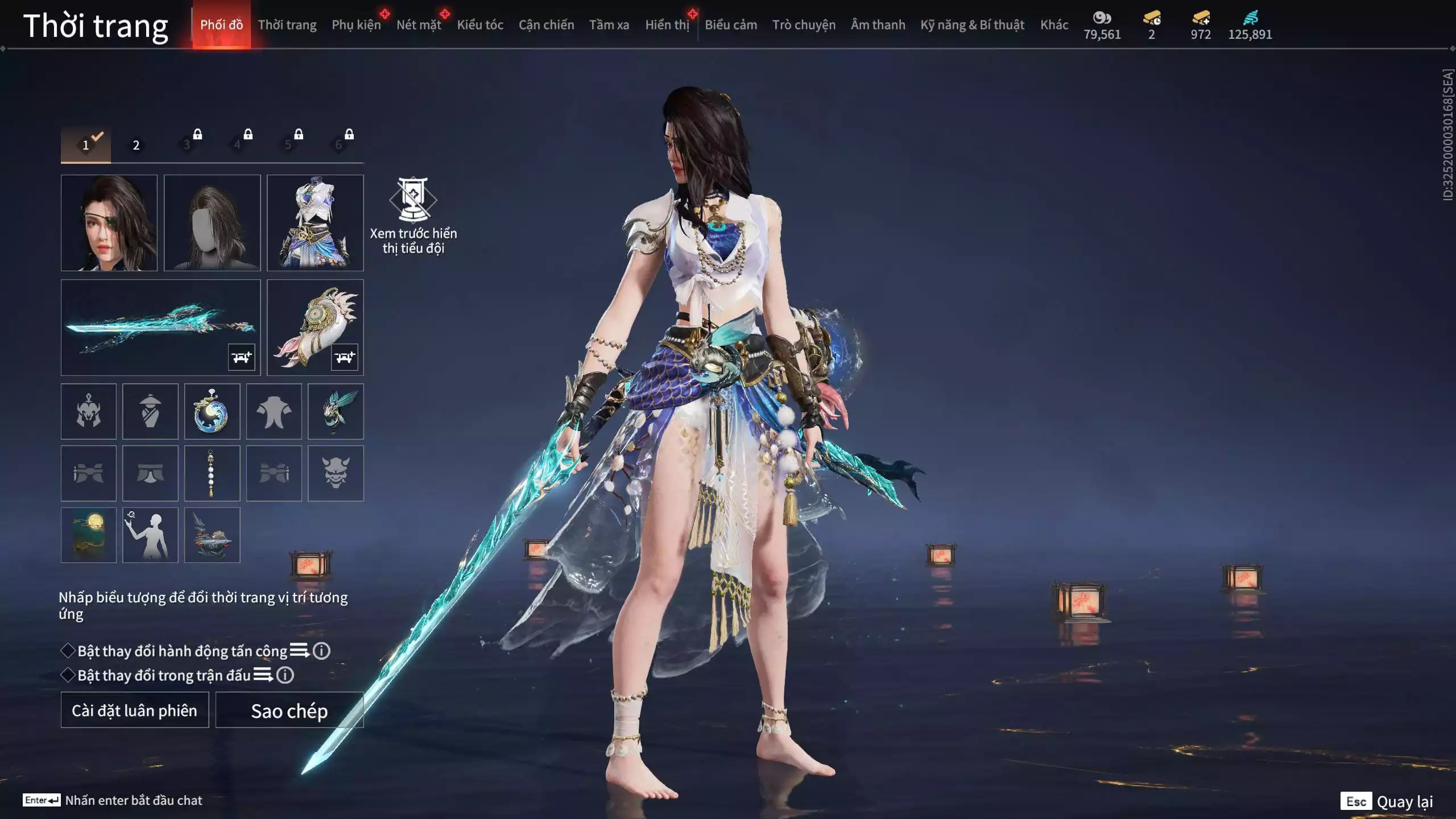1456x819 pixels.
Task: Open the Khác tab
Action: pos(1054,25)
